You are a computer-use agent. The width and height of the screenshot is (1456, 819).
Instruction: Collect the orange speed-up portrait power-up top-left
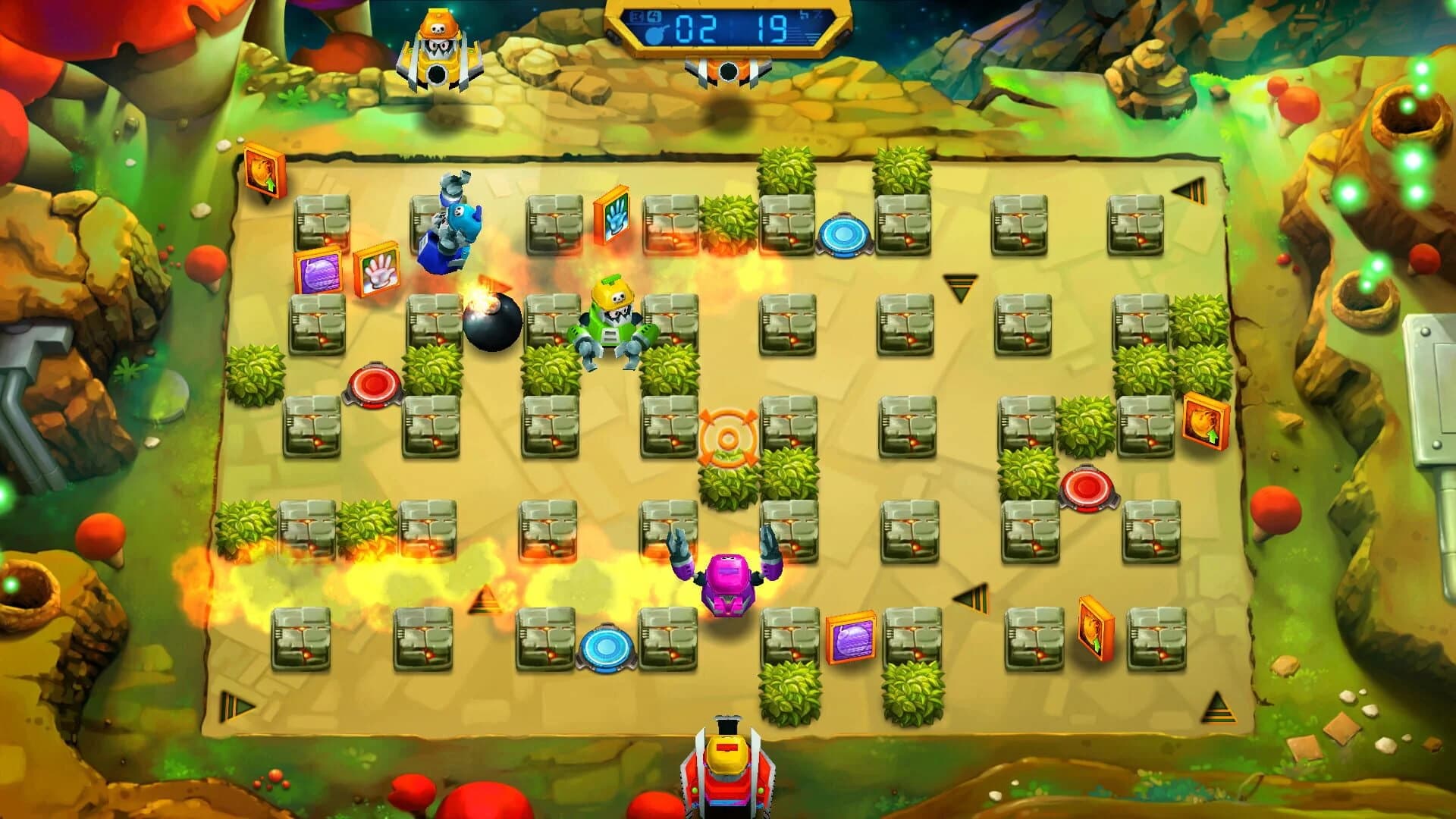pyautogui.click(x=263, y=171)
